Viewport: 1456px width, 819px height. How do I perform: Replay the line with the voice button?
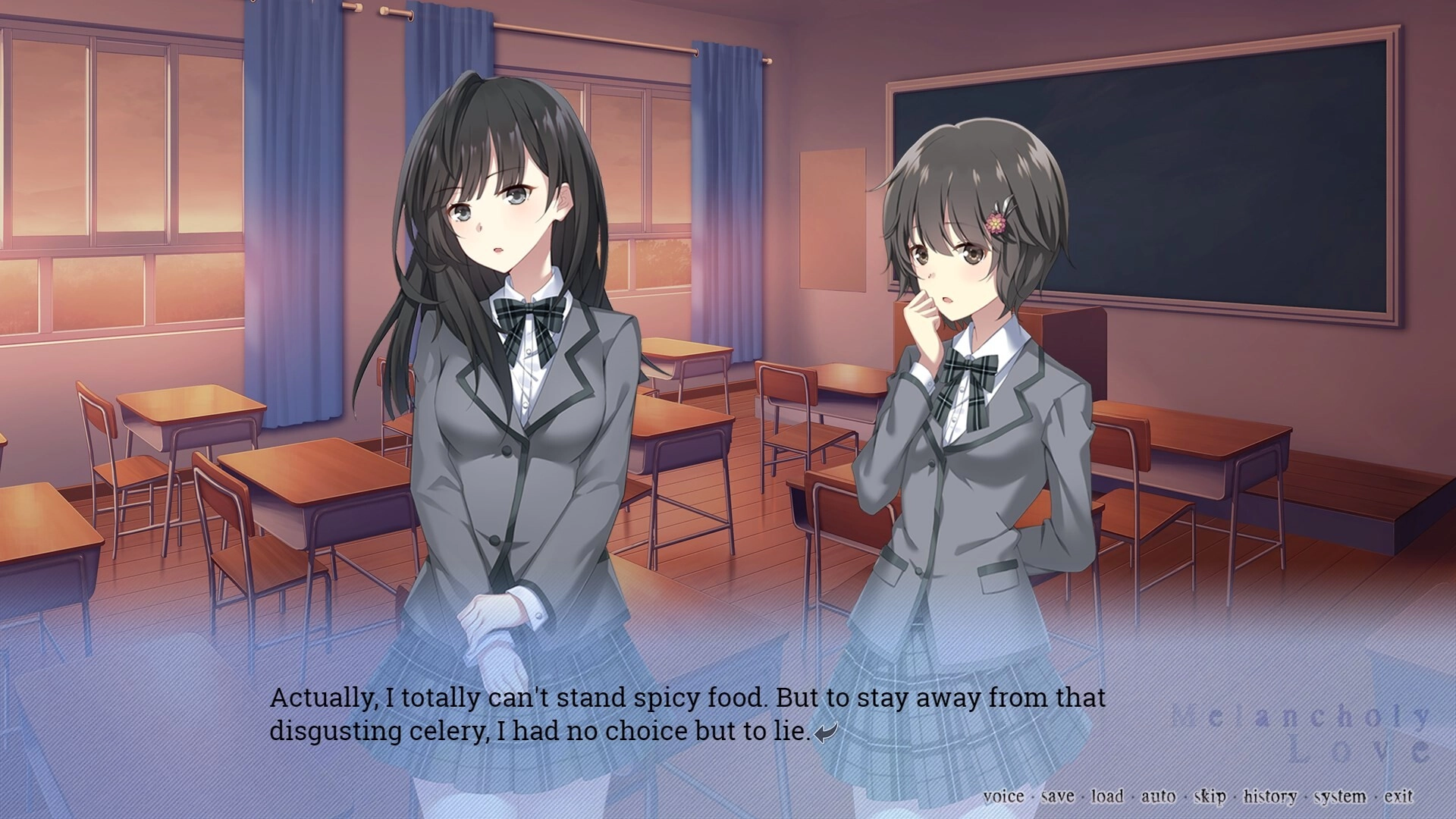[x=1003, y=796]
